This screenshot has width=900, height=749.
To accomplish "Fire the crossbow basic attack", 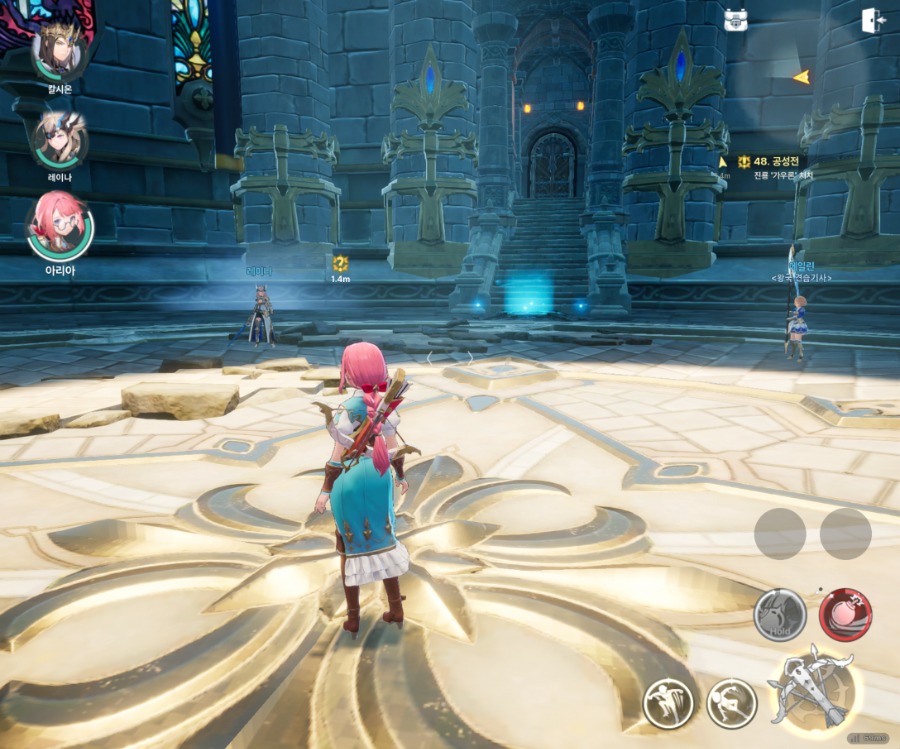I will (812, 687).
